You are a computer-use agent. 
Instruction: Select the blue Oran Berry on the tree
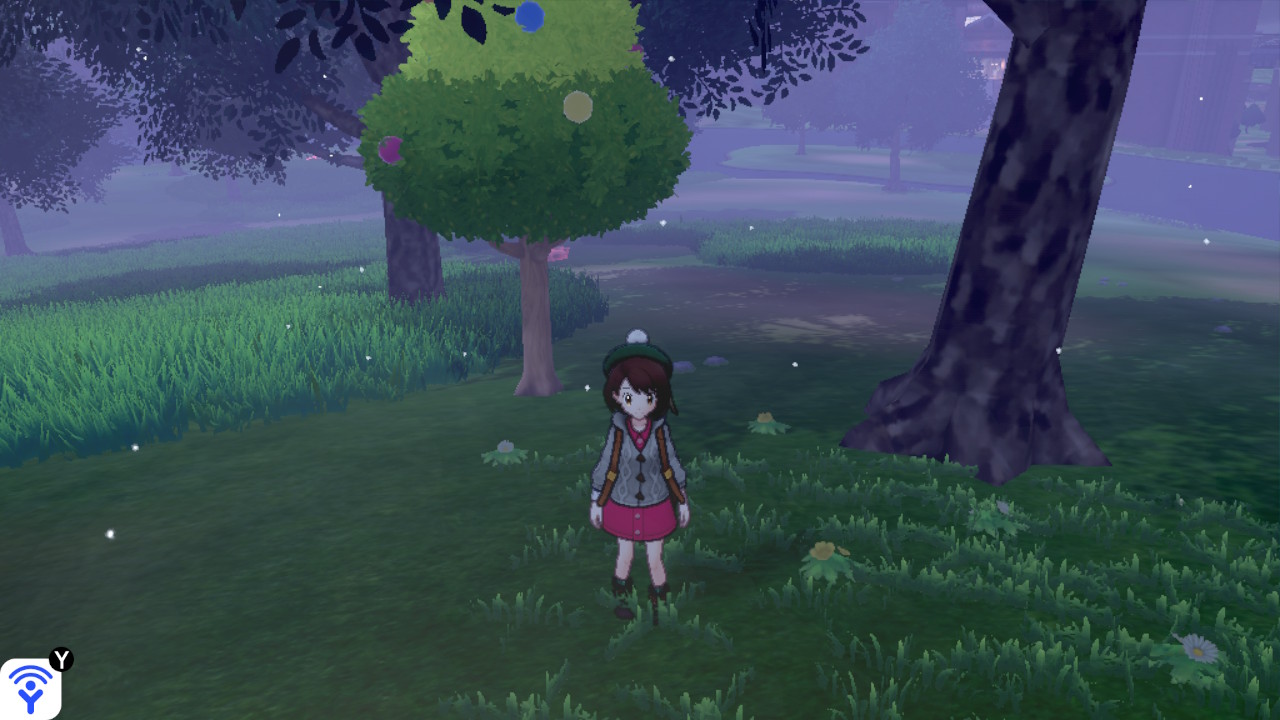[529, 19]
